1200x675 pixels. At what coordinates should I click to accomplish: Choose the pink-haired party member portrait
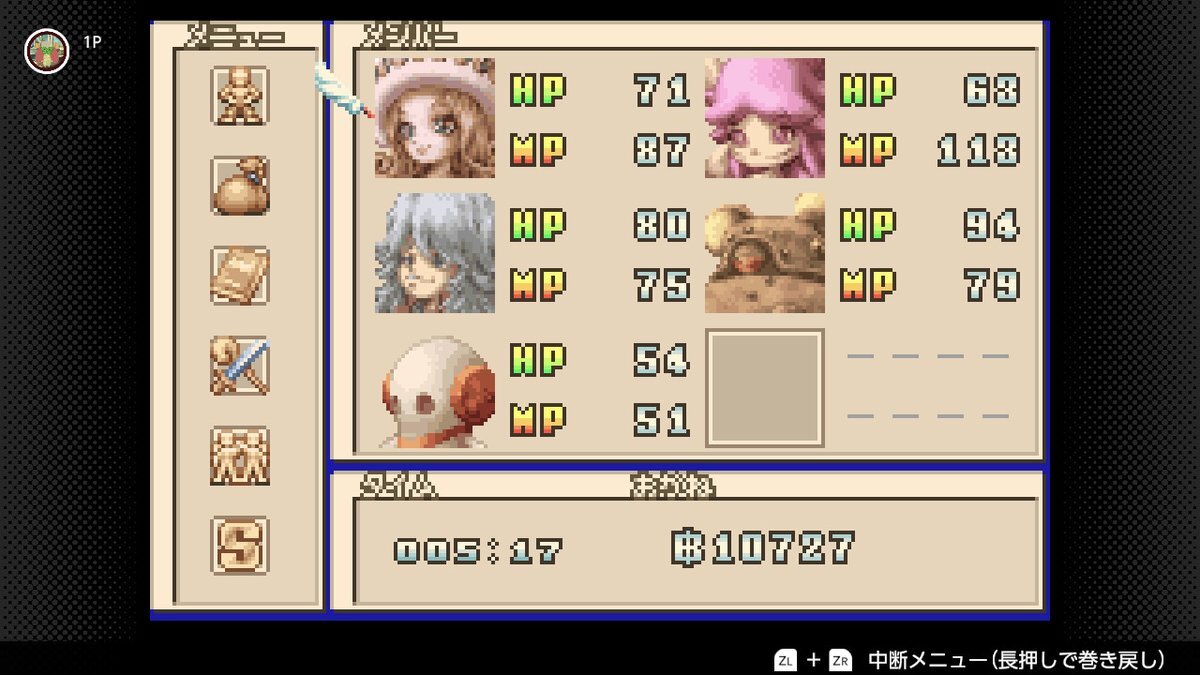point(765,118)
